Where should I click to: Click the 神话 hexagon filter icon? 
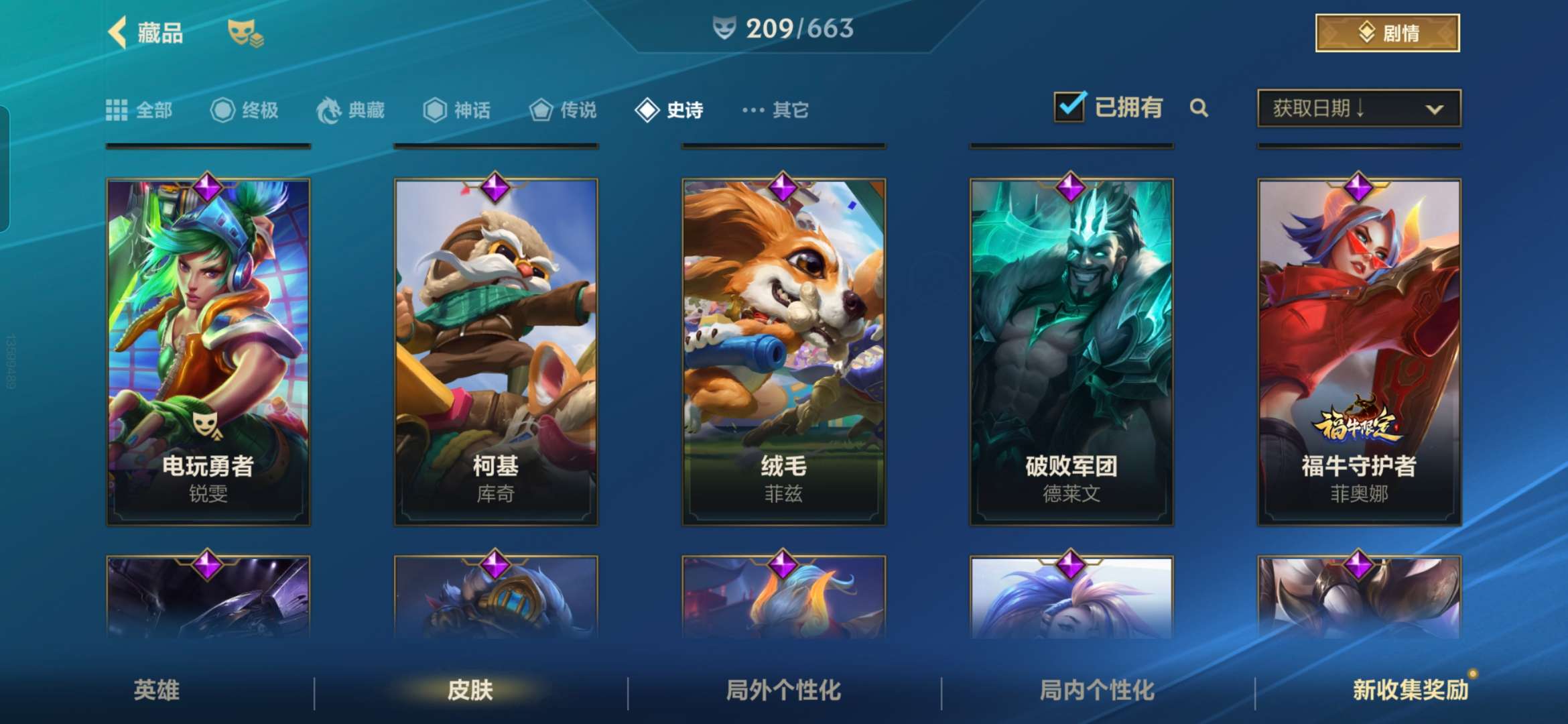(x=436, y=110)
